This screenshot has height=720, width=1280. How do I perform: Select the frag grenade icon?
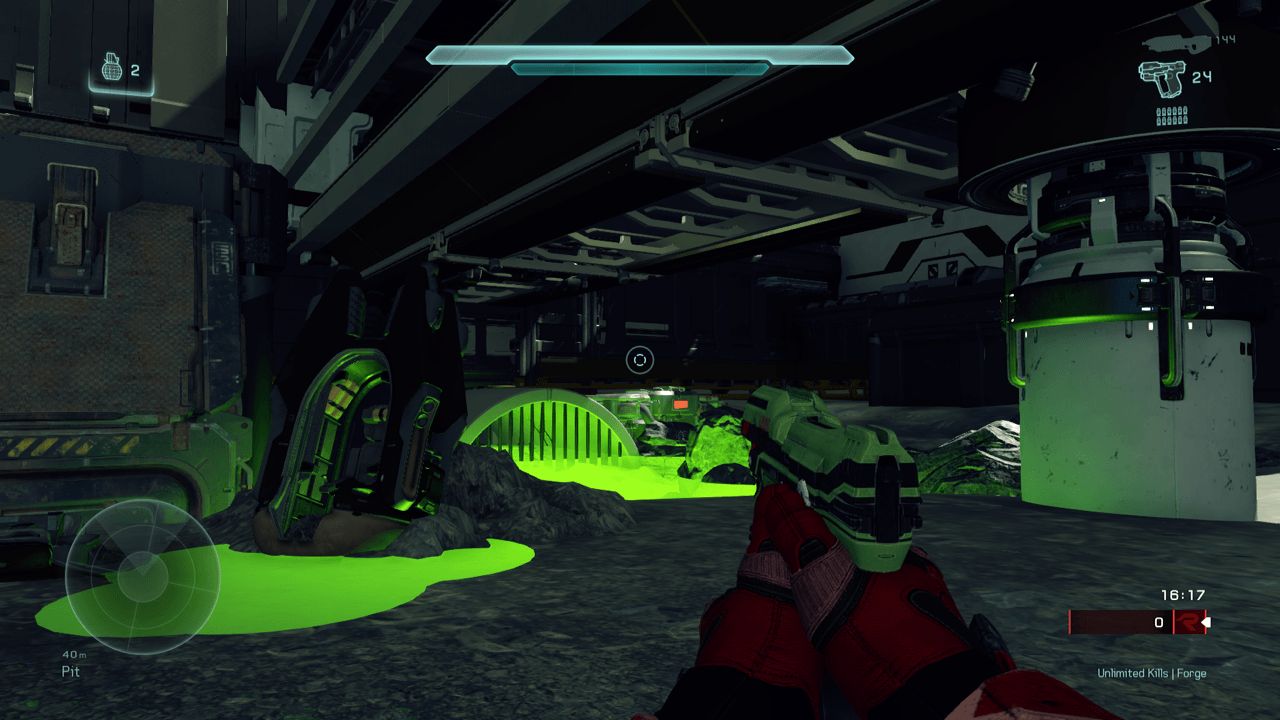(x=111, y=68)
